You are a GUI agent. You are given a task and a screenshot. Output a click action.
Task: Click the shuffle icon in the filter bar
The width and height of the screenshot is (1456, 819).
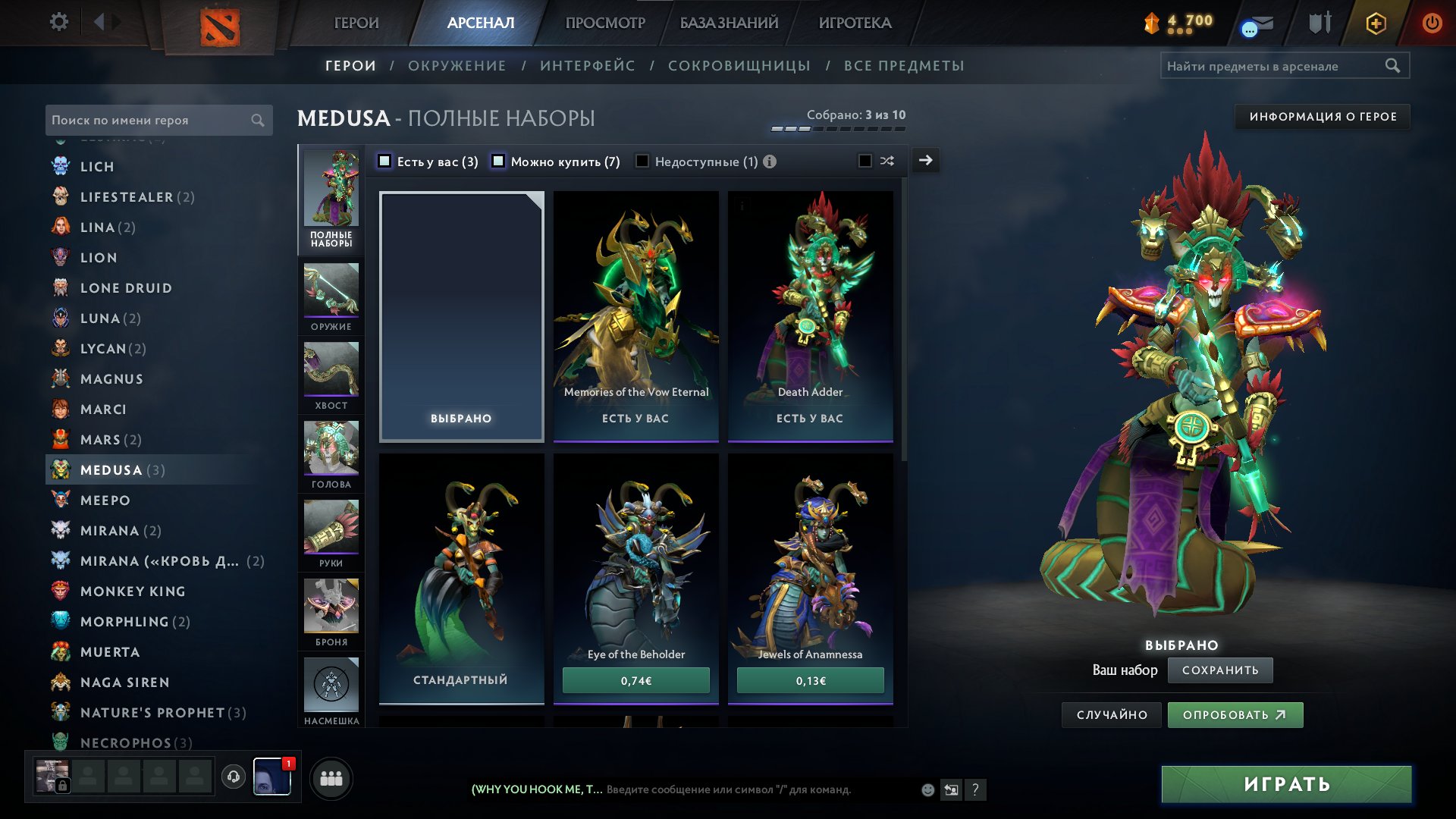coord(886,161)
